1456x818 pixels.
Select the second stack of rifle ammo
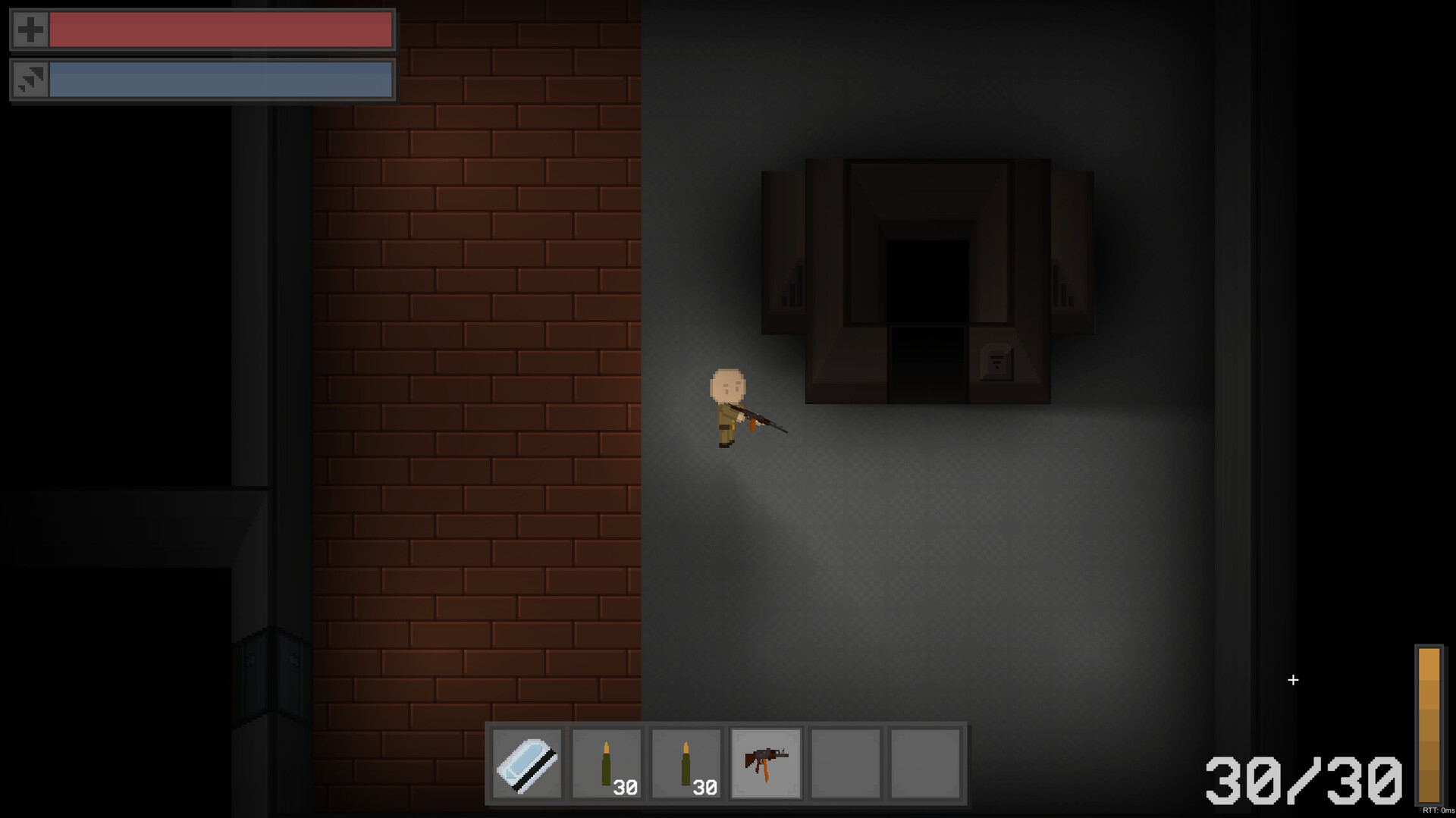click(686, 762)
